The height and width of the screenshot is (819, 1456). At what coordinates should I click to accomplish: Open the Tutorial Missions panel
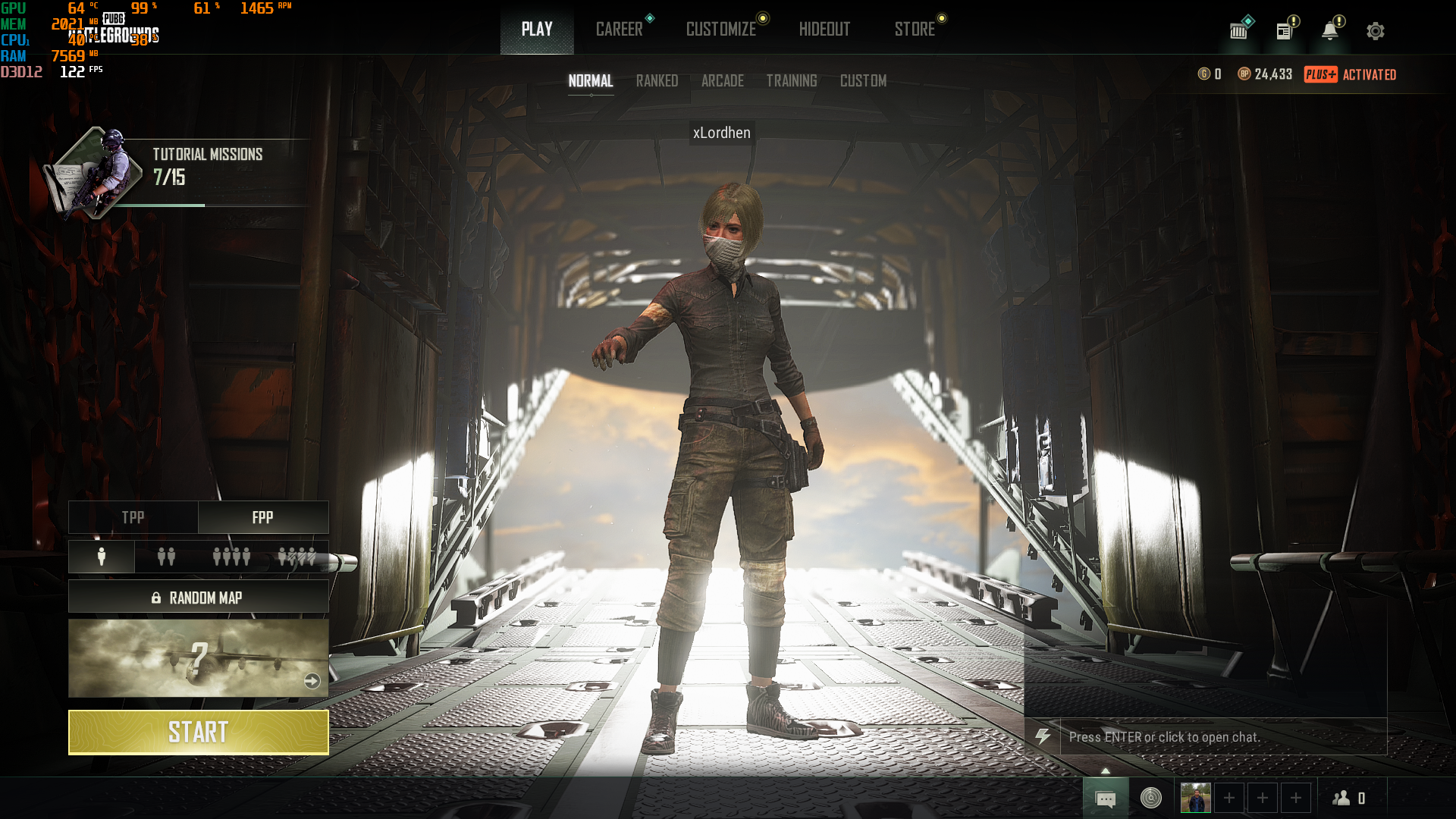[x=174, y=171]
